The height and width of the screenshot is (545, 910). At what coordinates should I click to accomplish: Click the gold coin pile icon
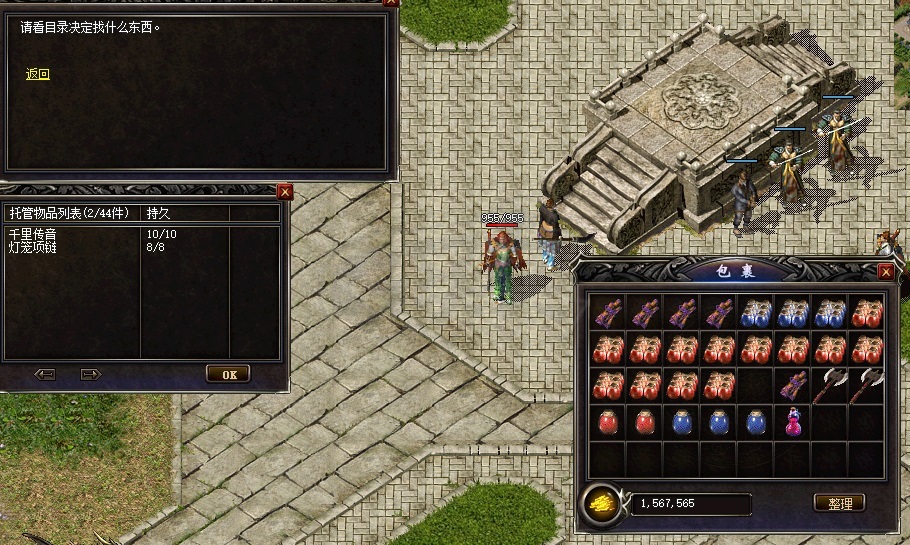[x=600, y=503]
